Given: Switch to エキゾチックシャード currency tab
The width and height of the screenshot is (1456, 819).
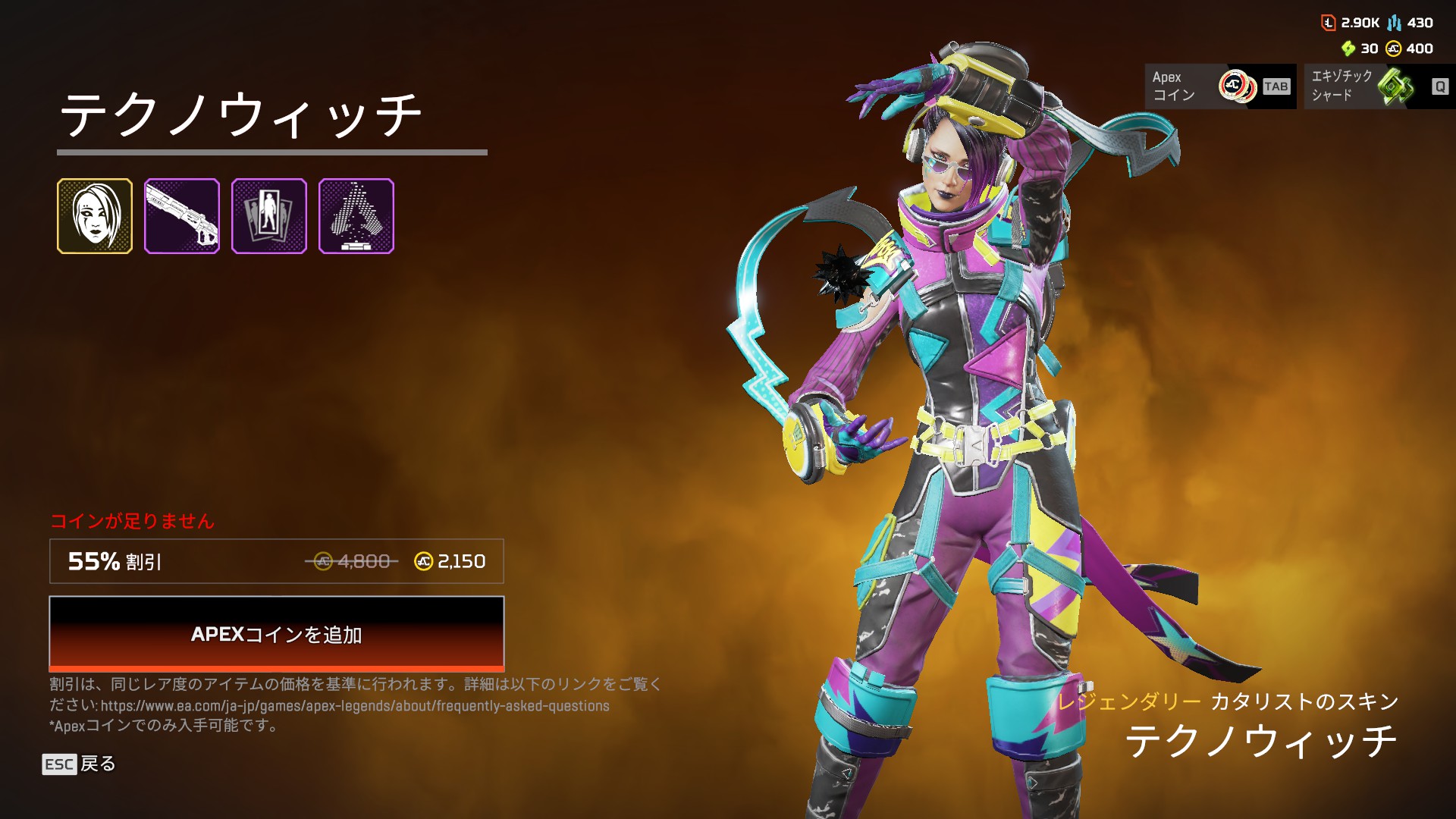Looking at the screenshot, I should [x=1379, y=86].
